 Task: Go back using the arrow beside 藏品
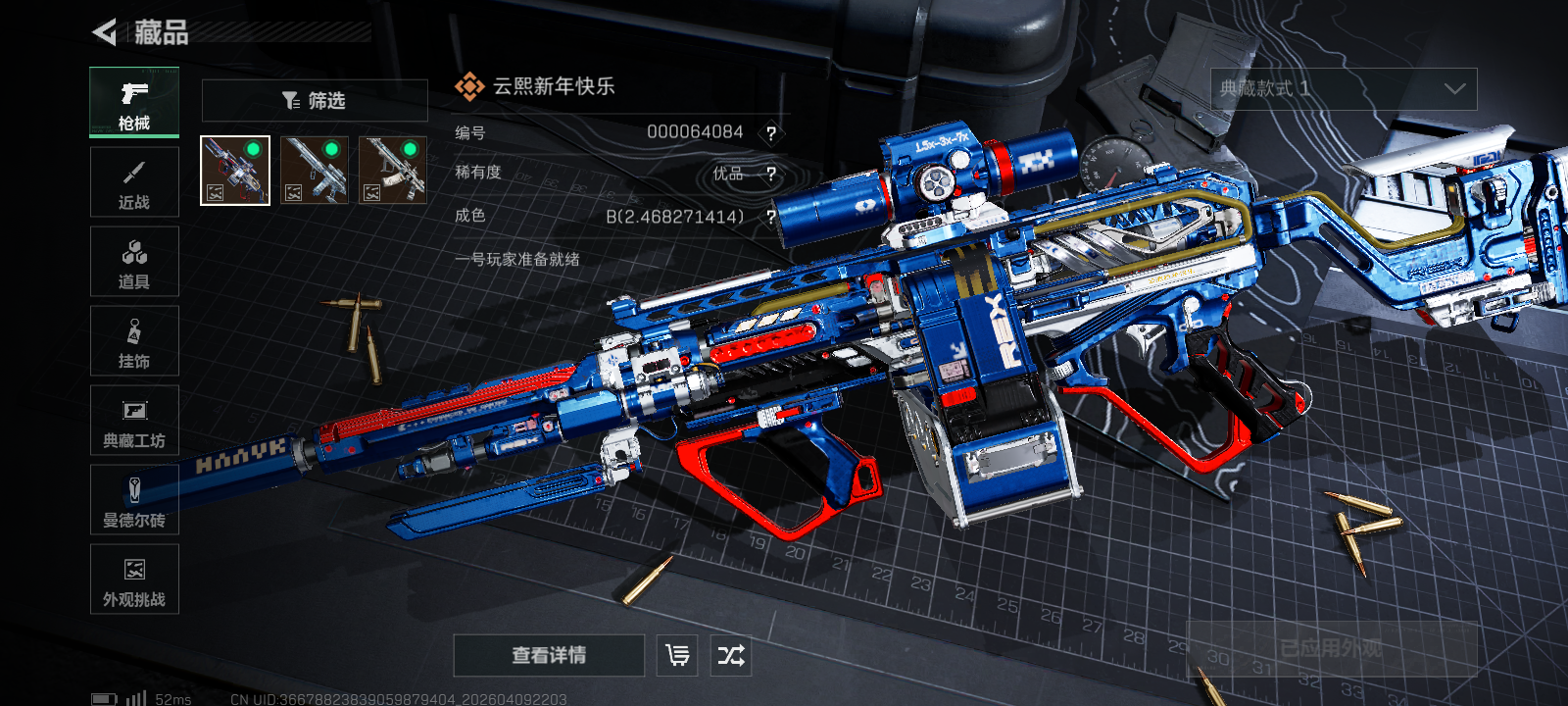pyautogui.click(x=105, y=32)
